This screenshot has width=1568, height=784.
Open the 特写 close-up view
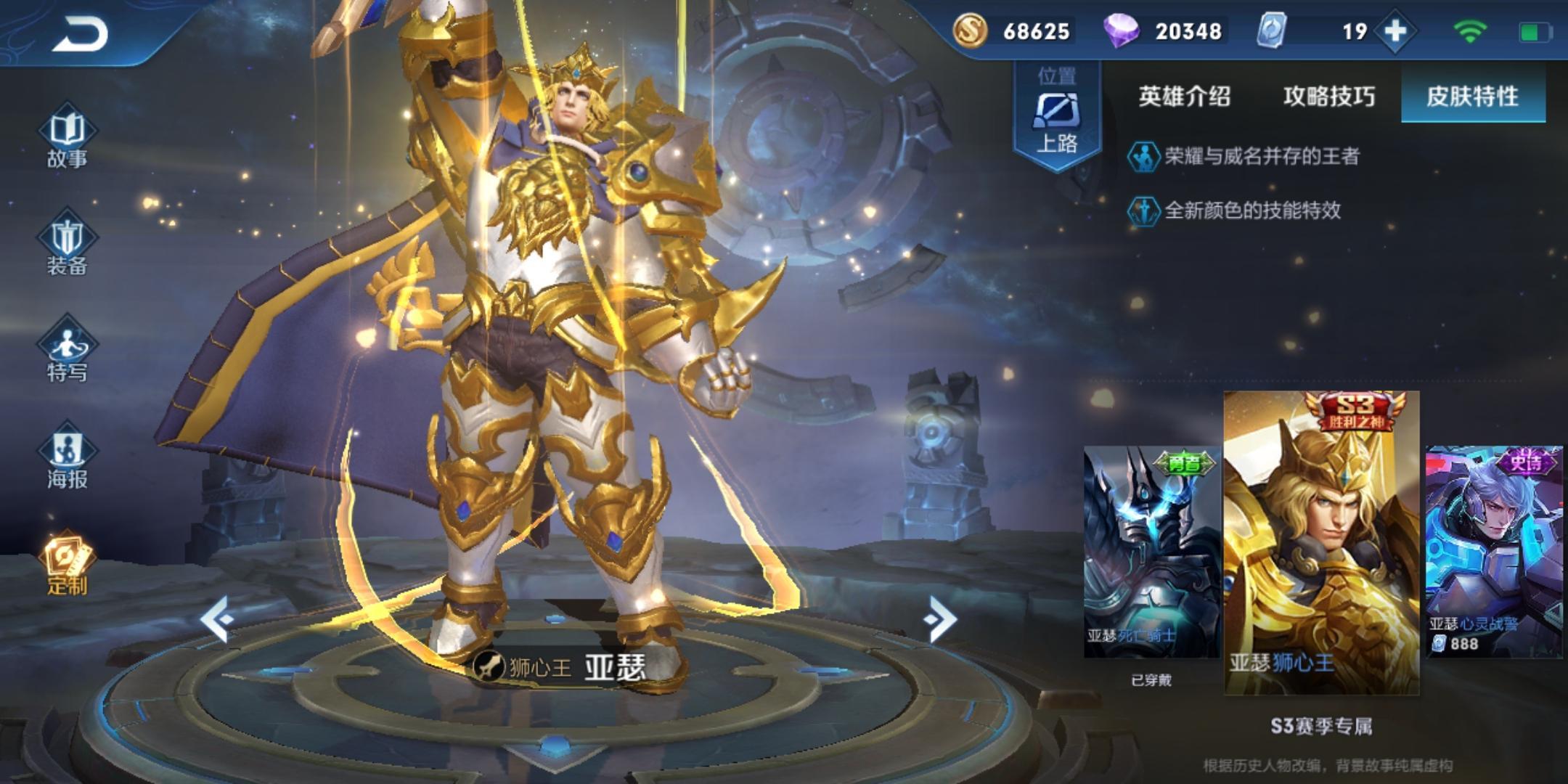coord(67,351)
